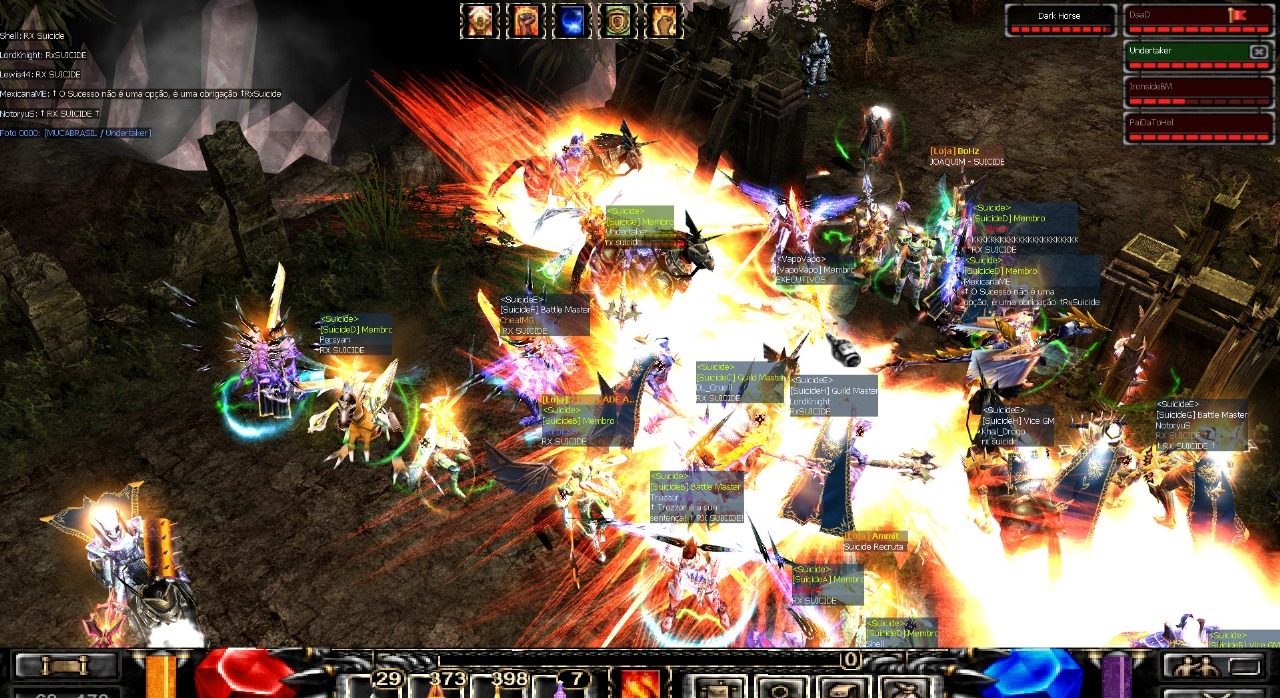Screen dimensions: 1280x698
Task: Click the orange masked-face buff icon
Action: click(x=478, y=21)
